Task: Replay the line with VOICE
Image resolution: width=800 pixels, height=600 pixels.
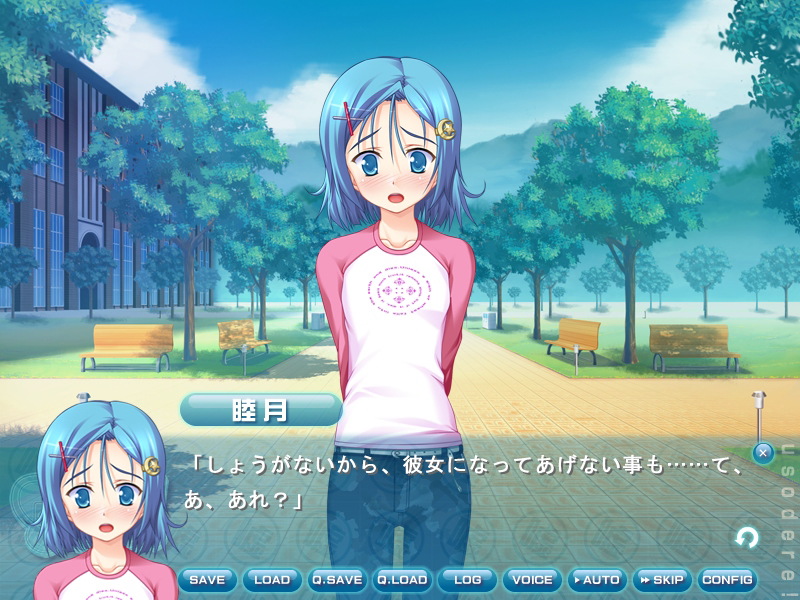Action: 531,580
